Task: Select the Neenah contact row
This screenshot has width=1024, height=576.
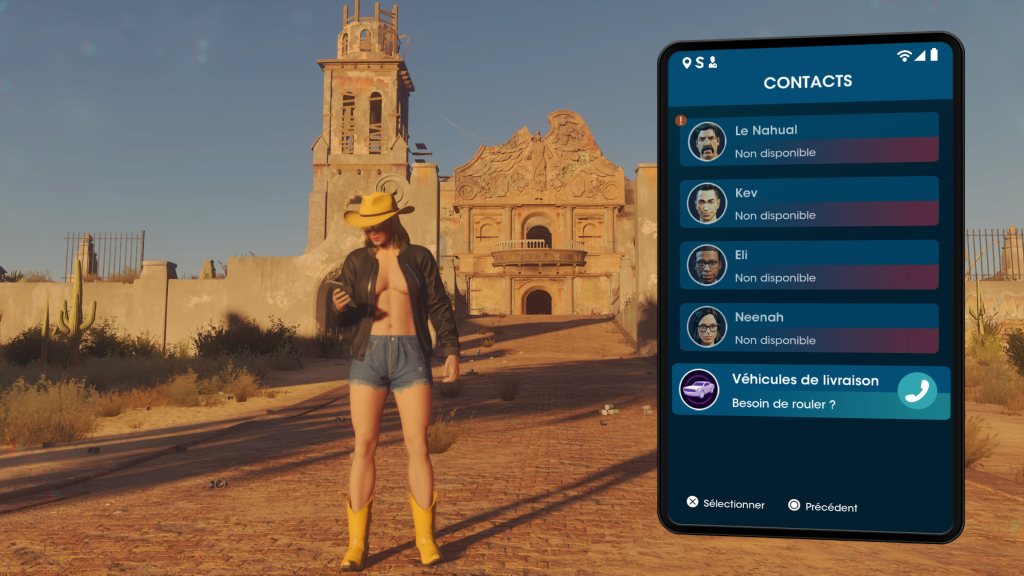Action: (x=810, y=328)
